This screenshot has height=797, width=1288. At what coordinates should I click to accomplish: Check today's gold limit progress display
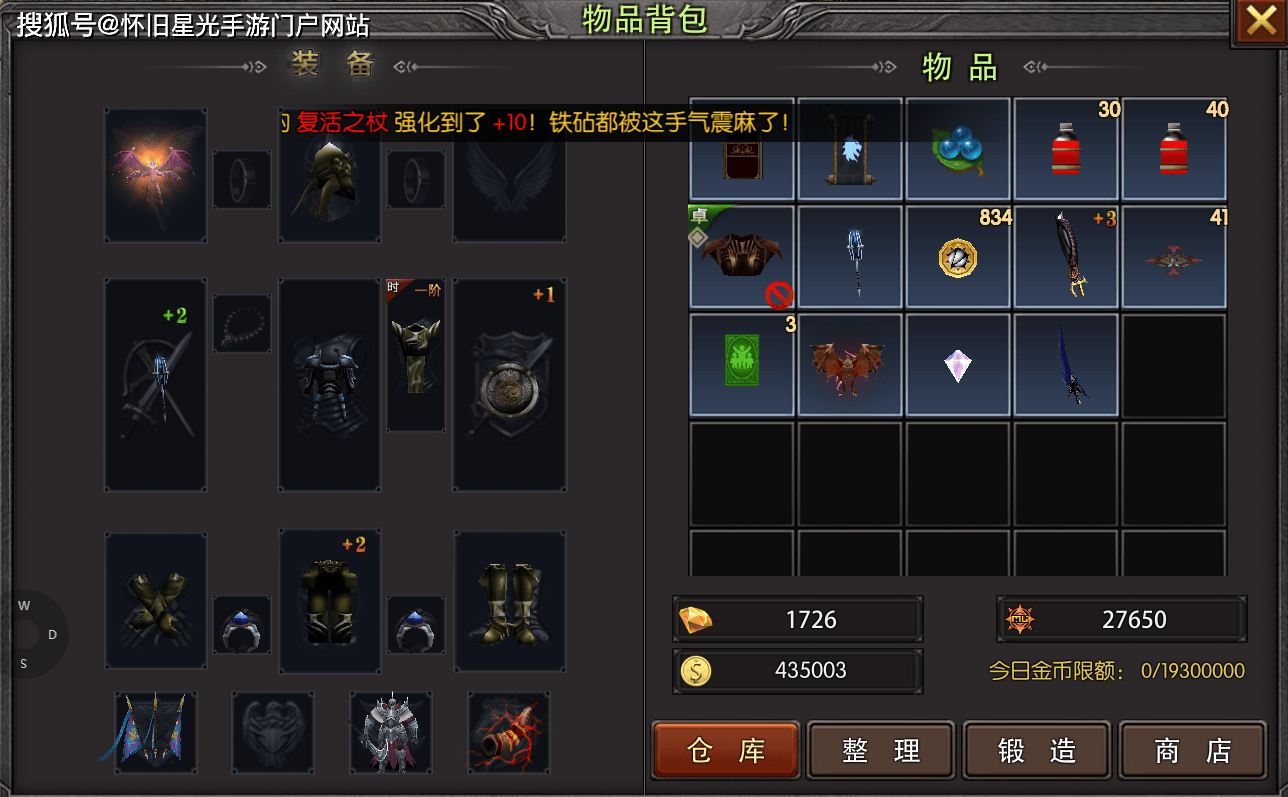1118,671
